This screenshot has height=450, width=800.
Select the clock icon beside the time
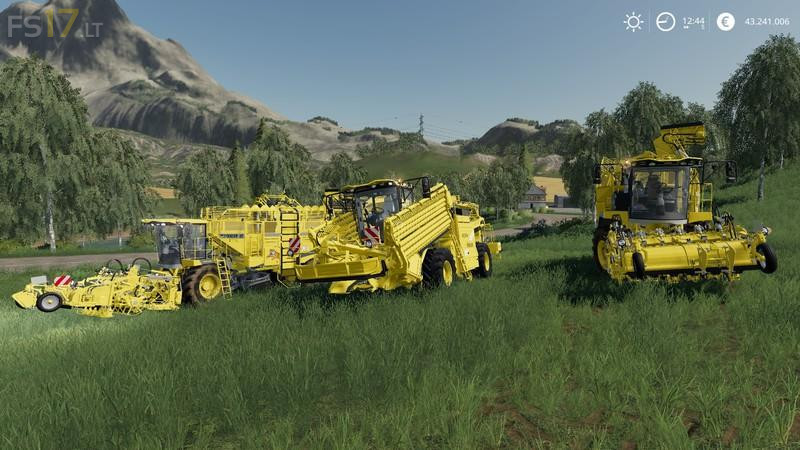(665, 22)
